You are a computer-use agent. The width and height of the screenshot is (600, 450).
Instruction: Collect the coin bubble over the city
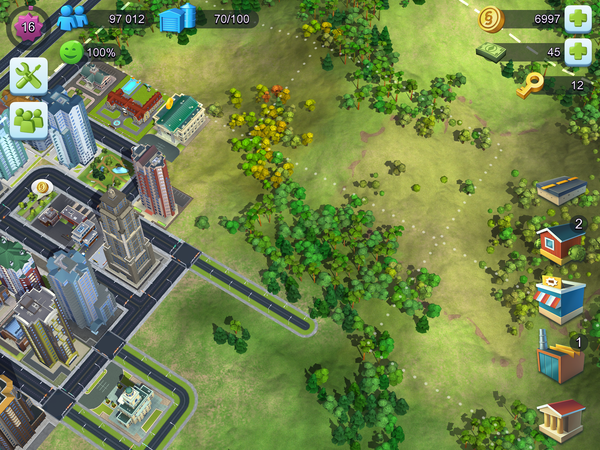pos(42,186)
